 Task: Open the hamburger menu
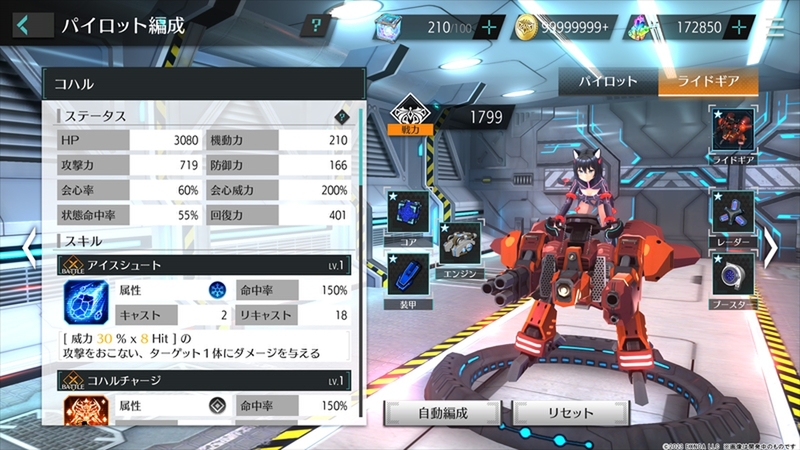point(777,27)
